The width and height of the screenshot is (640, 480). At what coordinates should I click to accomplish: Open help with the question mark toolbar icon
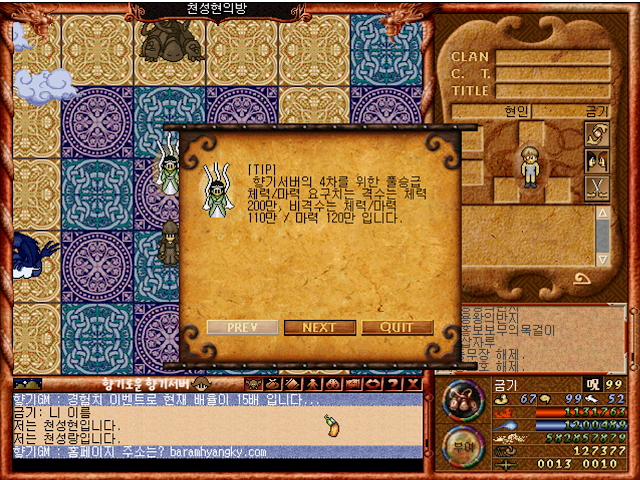pos(392,384)
